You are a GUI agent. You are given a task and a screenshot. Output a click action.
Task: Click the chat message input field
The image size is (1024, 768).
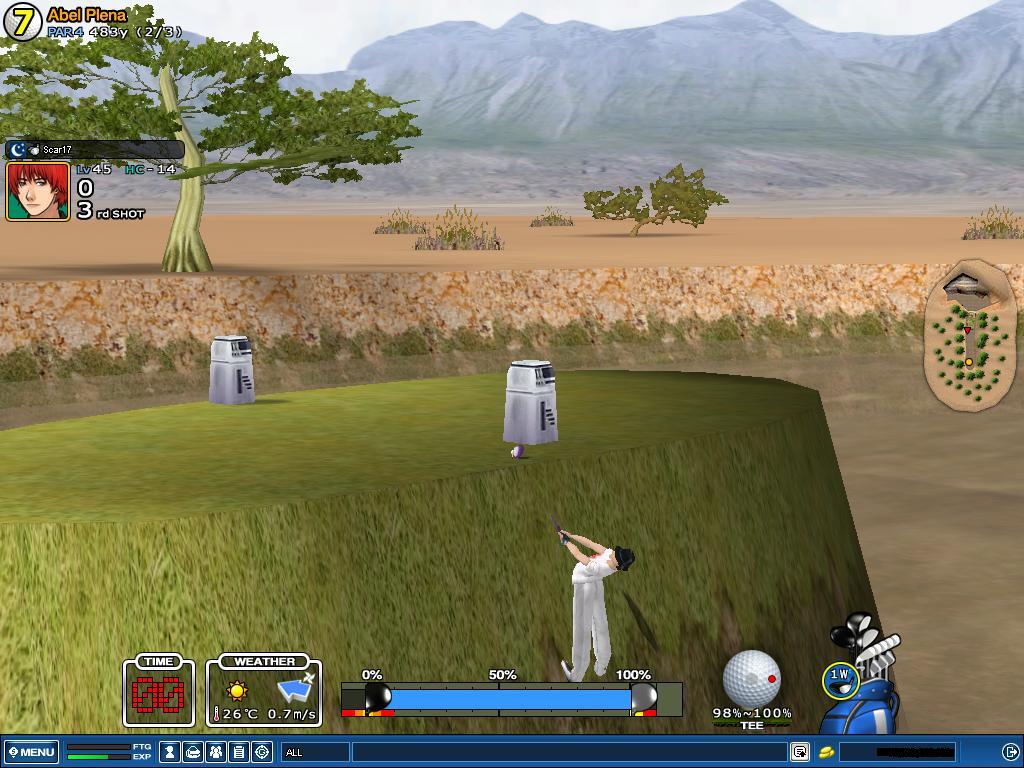click(x=568, y=752)
